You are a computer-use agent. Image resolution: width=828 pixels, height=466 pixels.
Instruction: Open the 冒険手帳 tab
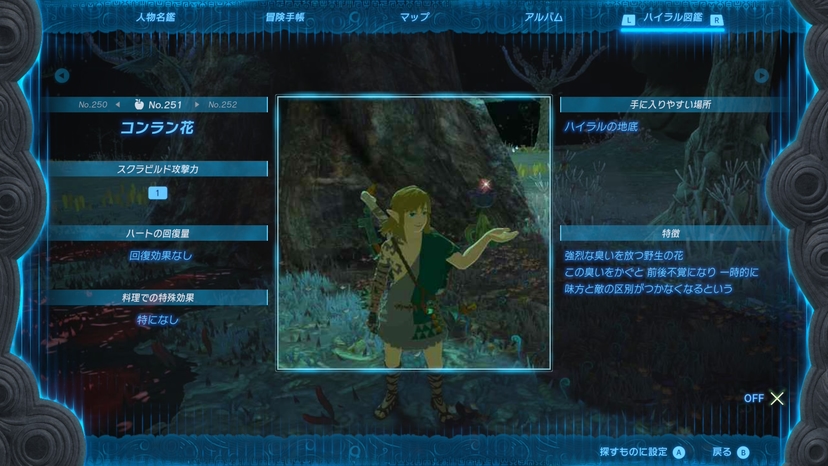[284, 18]
